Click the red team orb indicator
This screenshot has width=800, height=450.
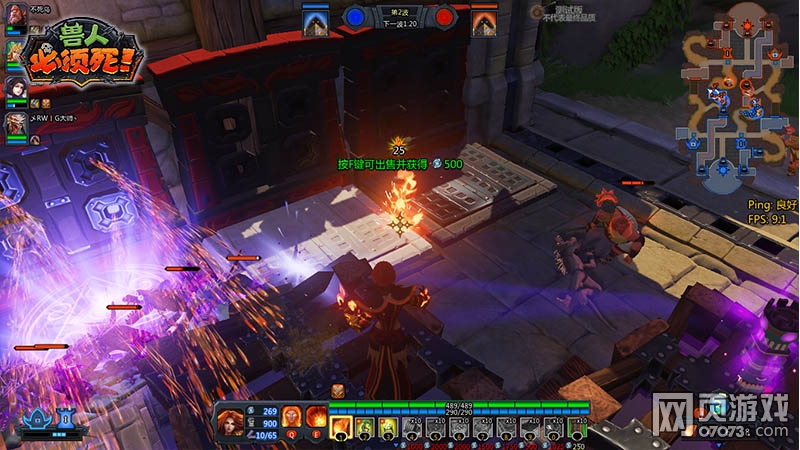click(x=446, y=17)
